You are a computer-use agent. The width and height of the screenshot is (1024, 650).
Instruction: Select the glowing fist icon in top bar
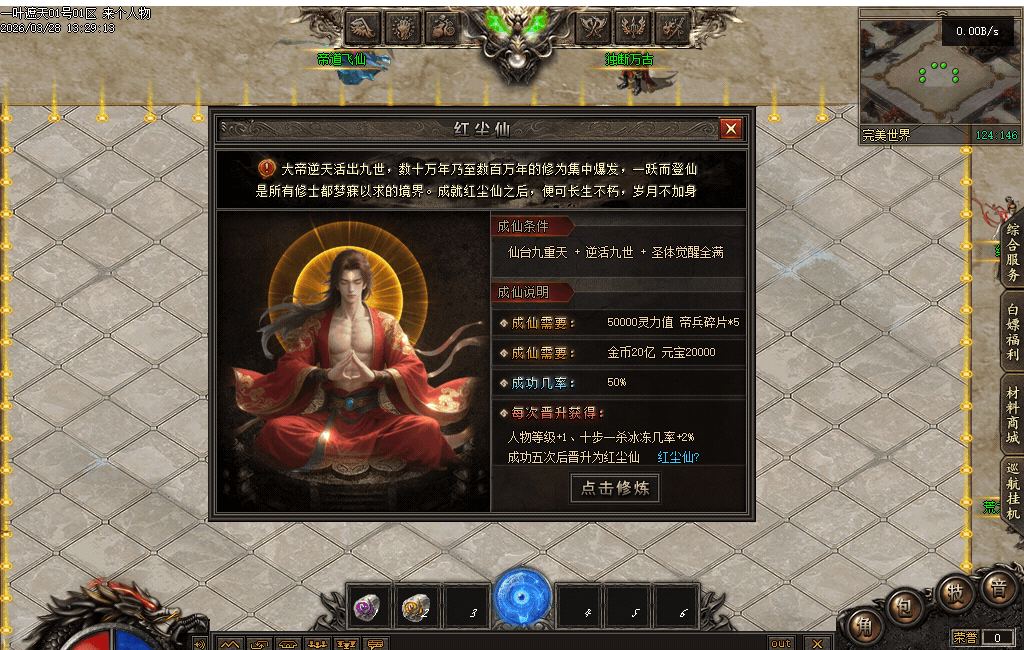click(403, 27)
